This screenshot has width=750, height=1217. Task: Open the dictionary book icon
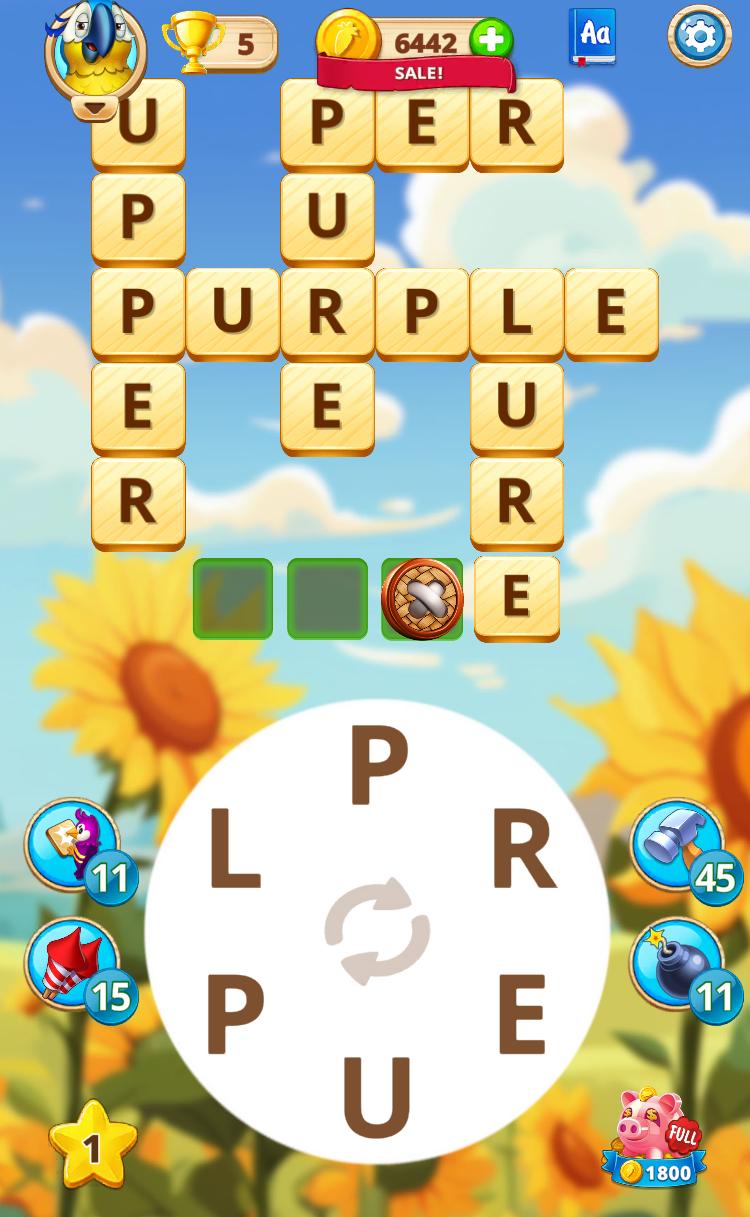[592, 36]
